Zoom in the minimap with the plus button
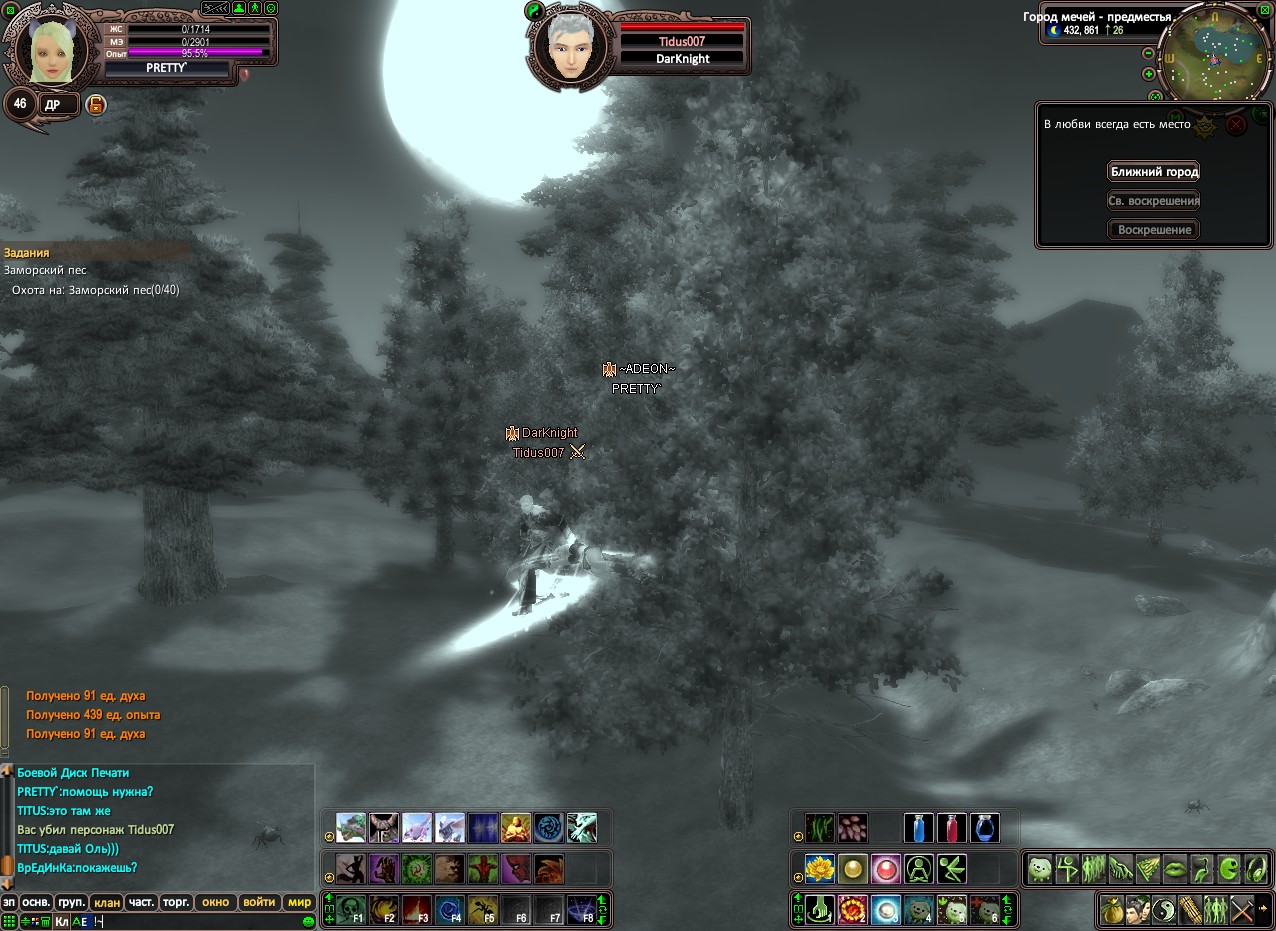The image size is (1276, 931). pos(1149,74)
